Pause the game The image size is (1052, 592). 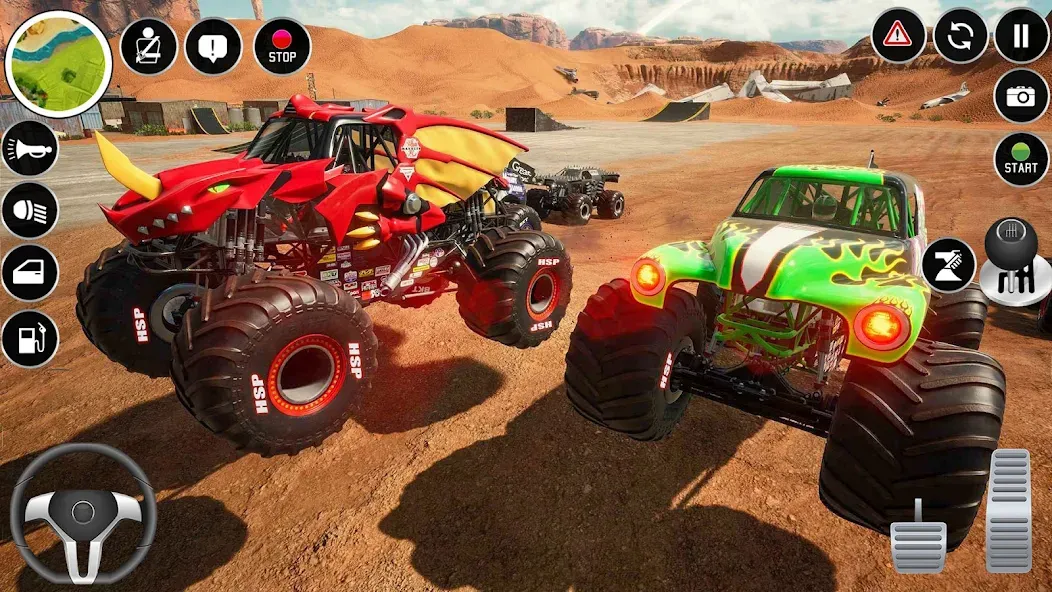point(1021,36)
